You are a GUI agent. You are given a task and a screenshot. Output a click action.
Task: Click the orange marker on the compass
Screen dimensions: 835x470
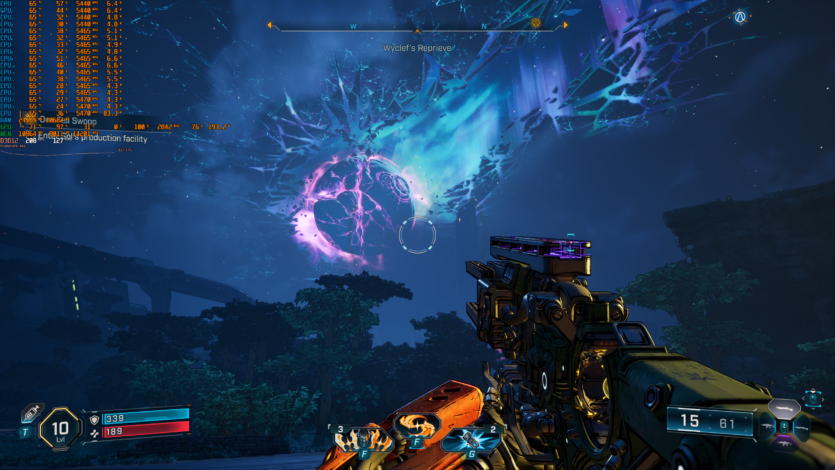(x=535, y=23)
